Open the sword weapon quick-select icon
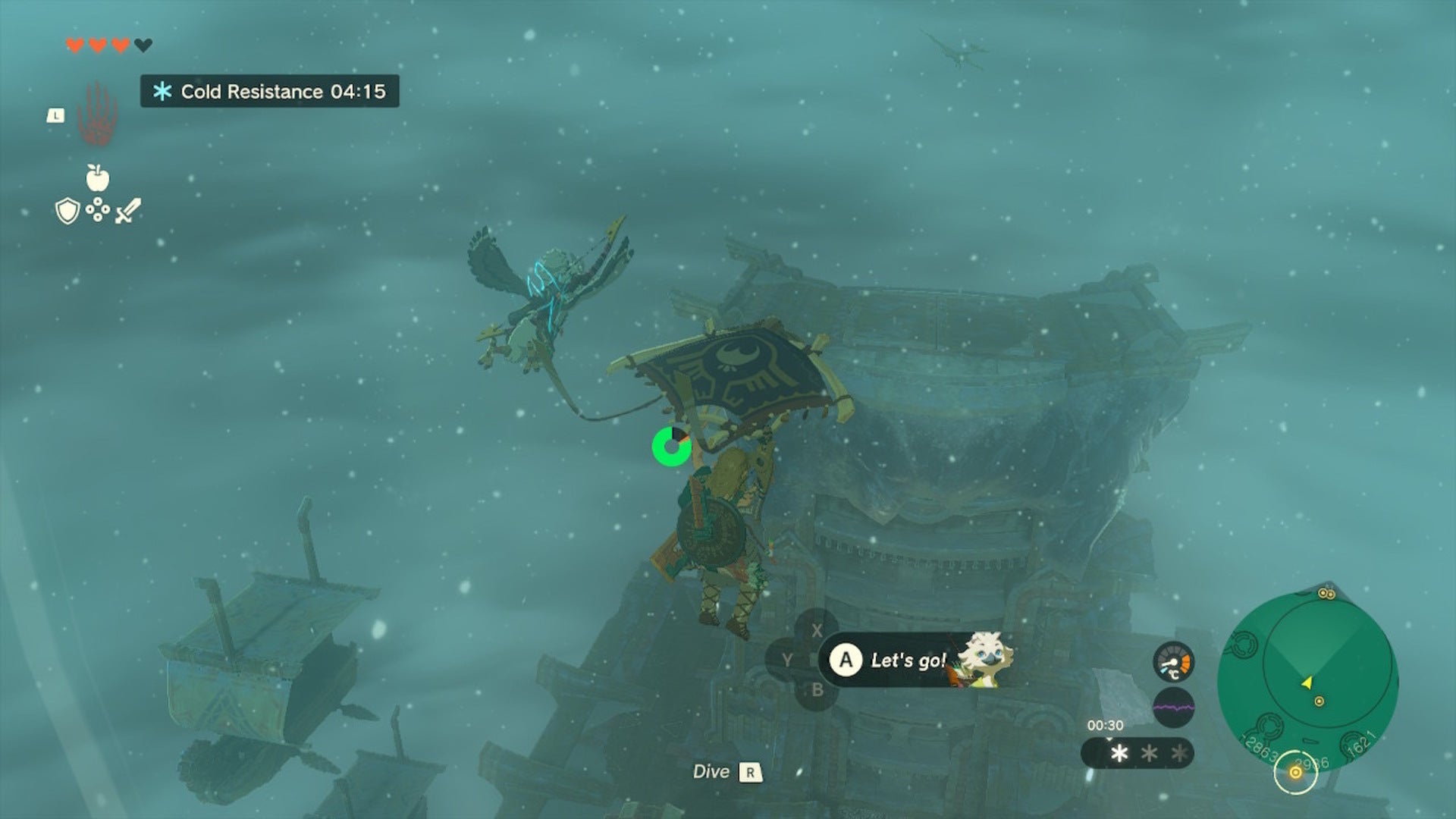 pyautogui.click(x=127, y=211)
